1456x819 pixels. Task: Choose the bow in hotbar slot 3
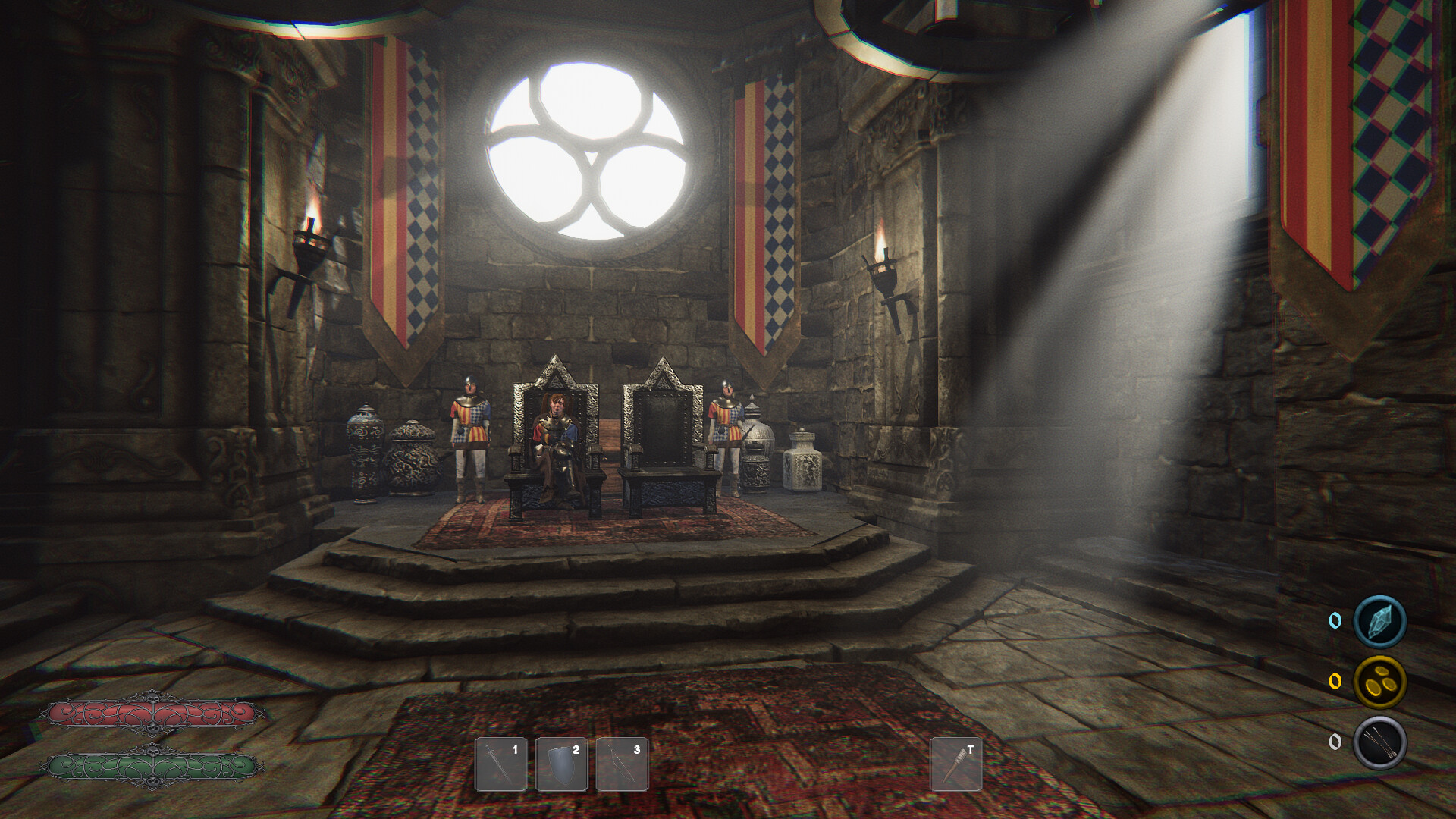point(622,764)
